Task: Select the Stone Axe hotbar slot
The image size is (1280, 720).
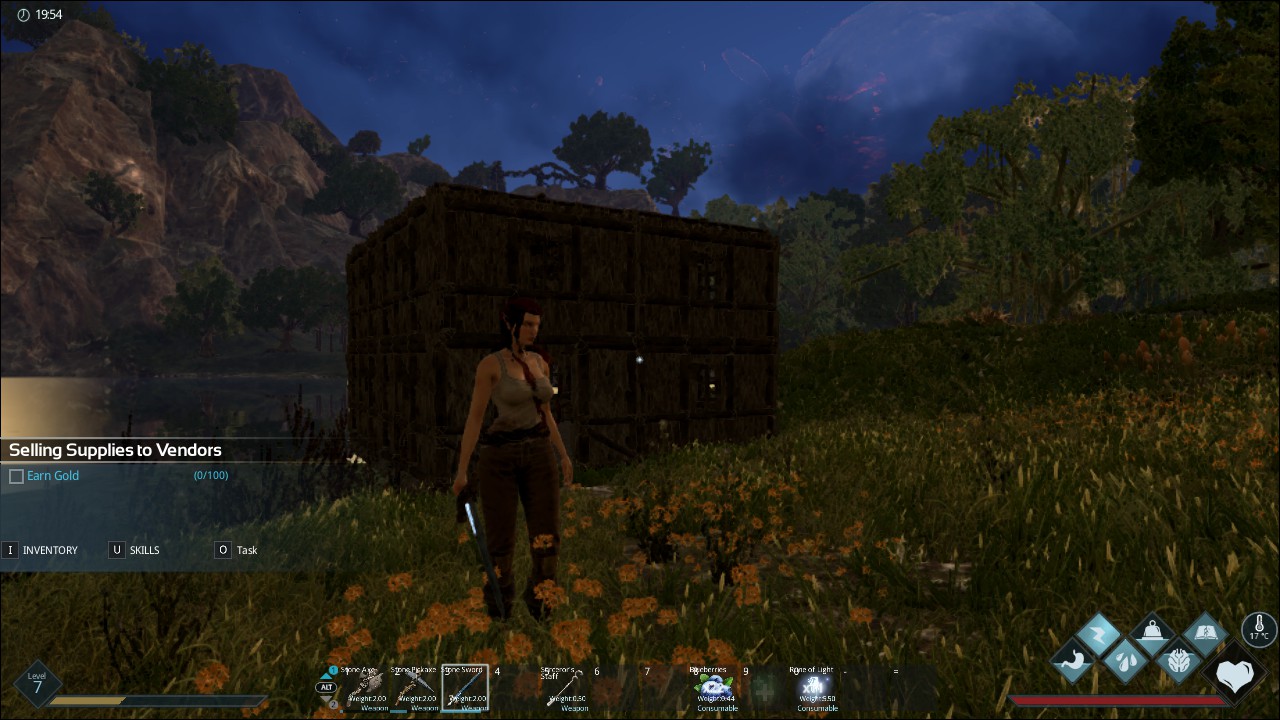Action: coord(365,690)
